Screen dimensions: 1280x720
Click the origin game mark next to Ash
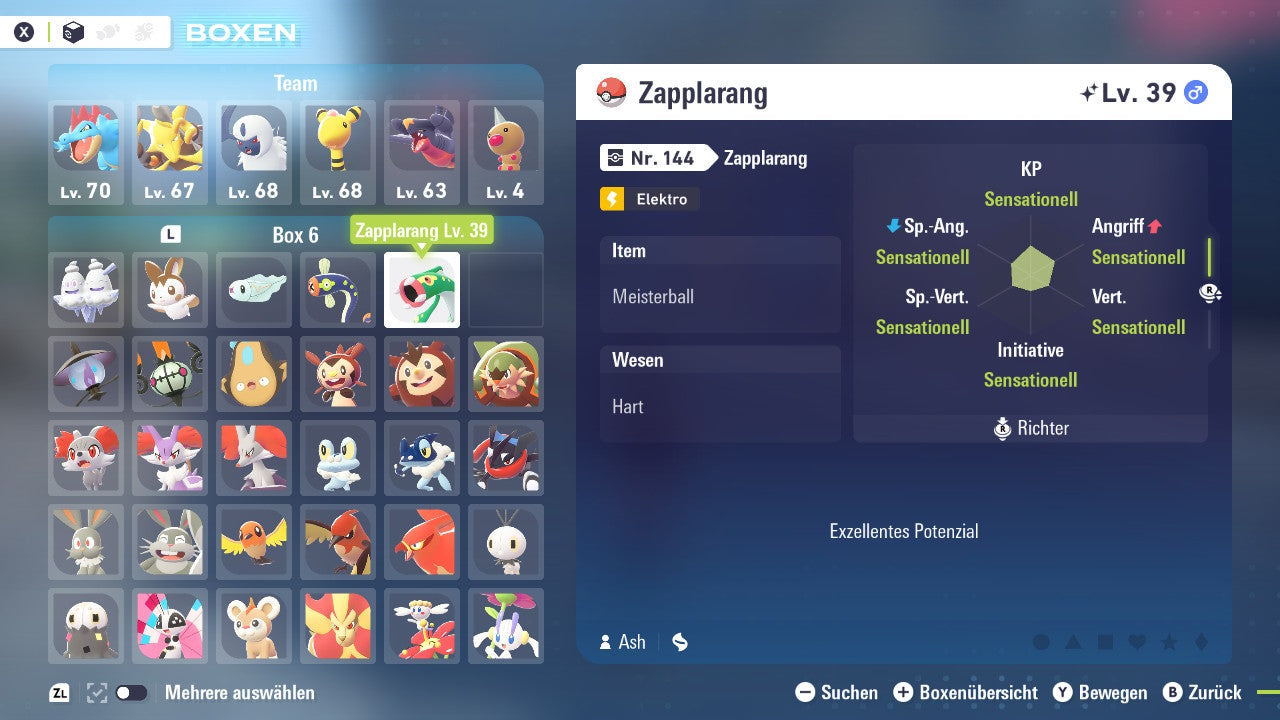(x=679, y=643)
